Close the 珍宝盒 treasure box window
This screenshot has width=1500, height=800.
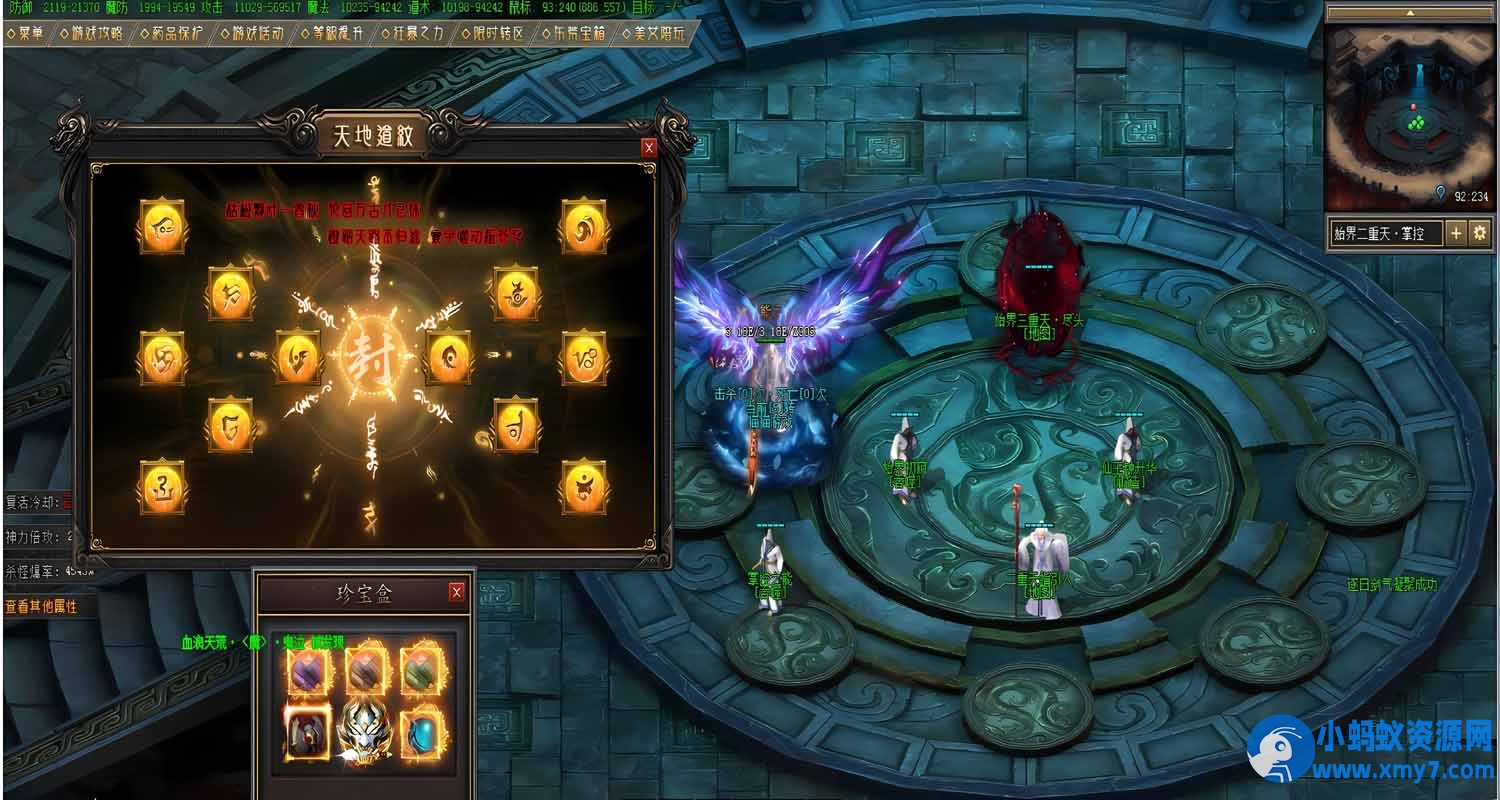(x=457, y=592)
